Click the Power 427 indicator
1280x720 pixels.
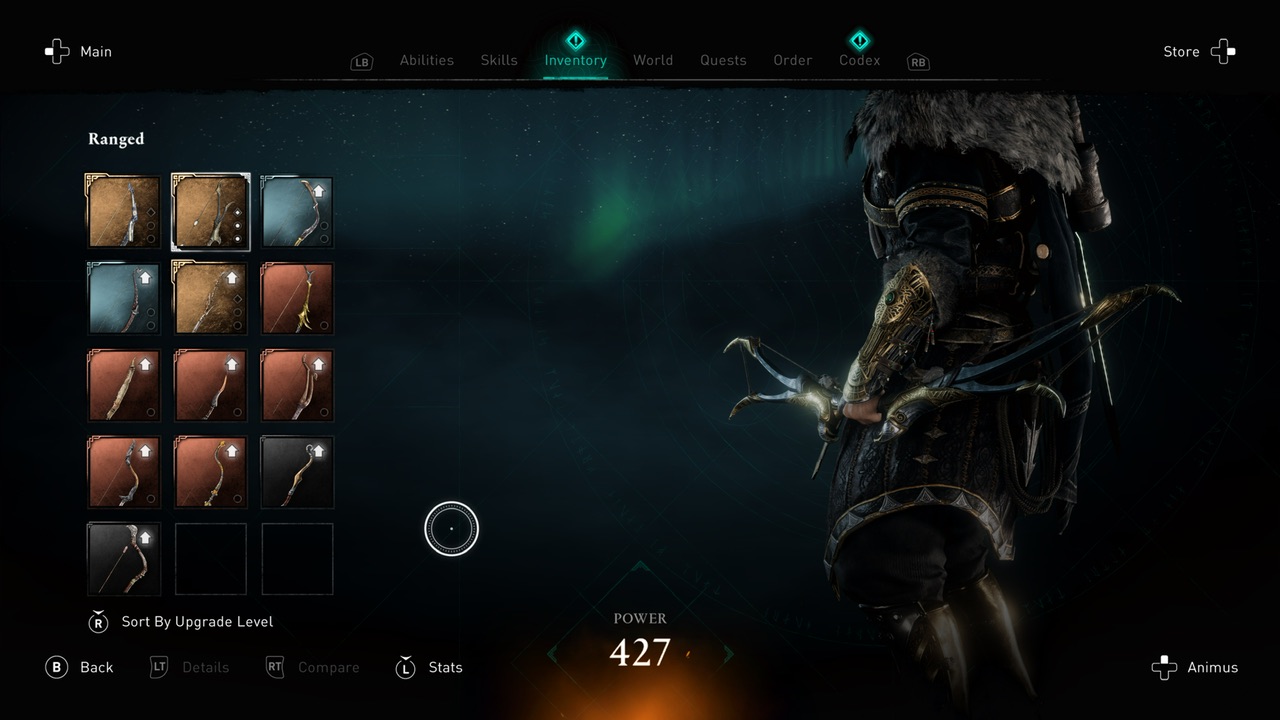pos(640,640)
